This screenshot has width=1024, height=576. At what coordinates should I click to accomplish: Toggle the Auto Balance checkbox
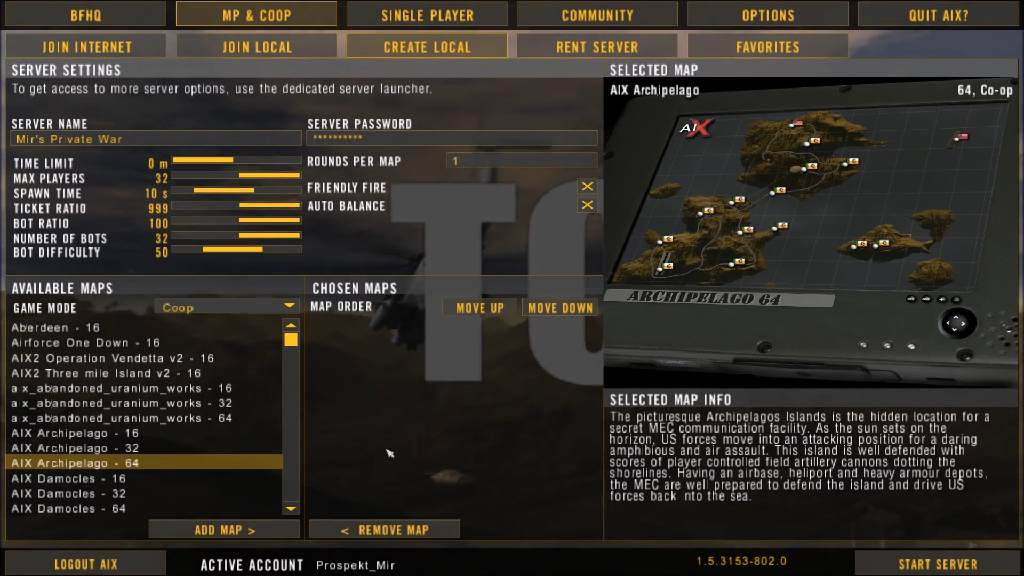pos(588,205)
